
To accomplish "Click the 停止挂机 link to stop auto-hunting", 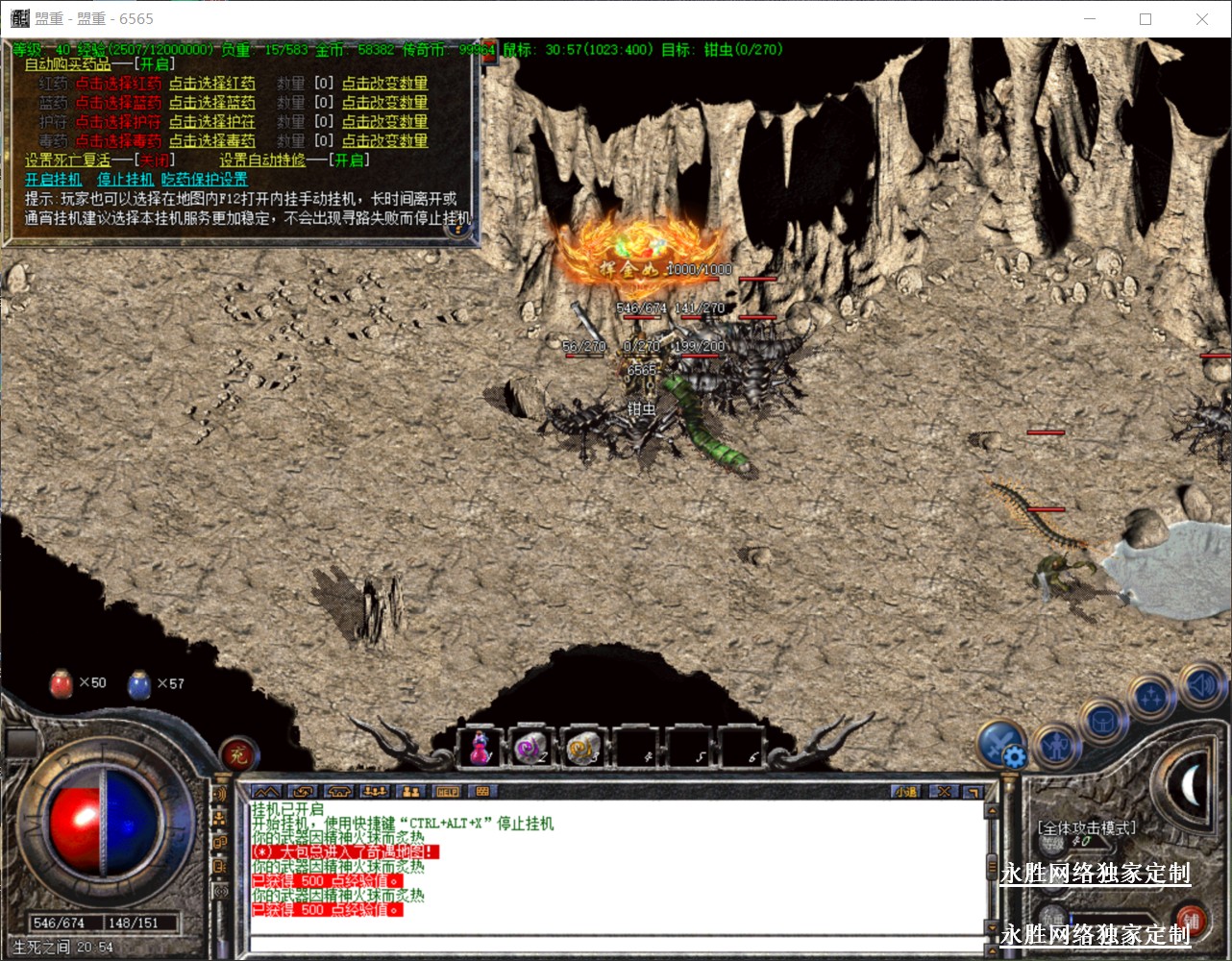I will [x=125, y=180].
